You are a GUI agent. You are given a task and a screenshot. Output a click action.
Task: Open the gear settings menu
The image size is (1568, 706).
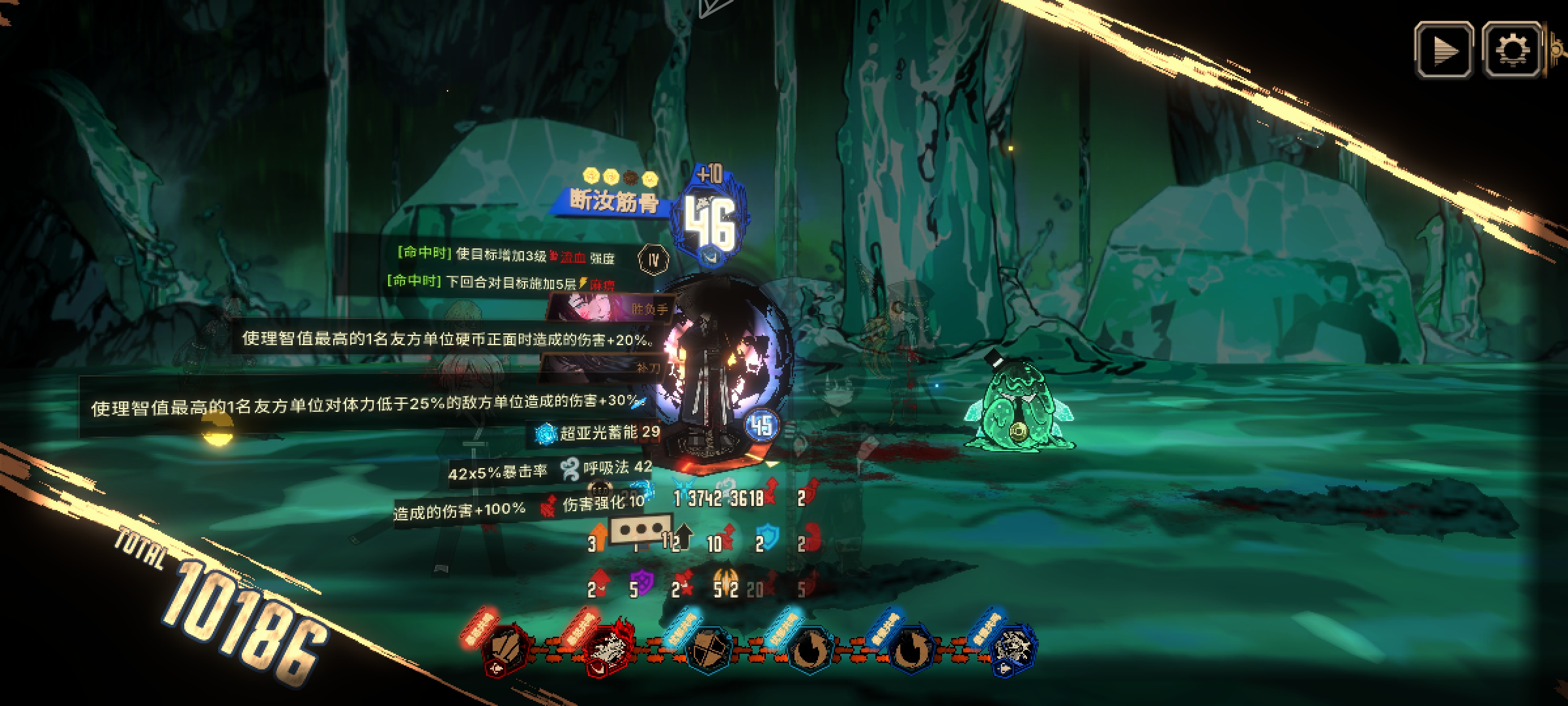pyautogui.click(x=1512, y=50)
